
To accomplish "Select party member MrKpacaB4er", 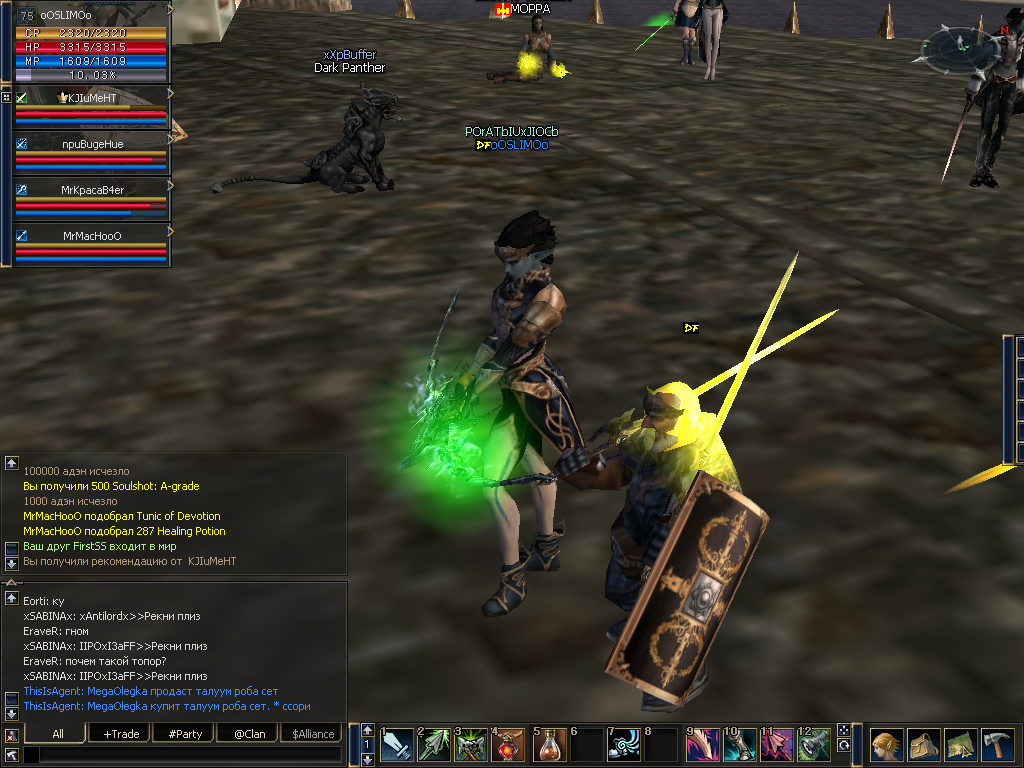I will click(x=90, y=189).
